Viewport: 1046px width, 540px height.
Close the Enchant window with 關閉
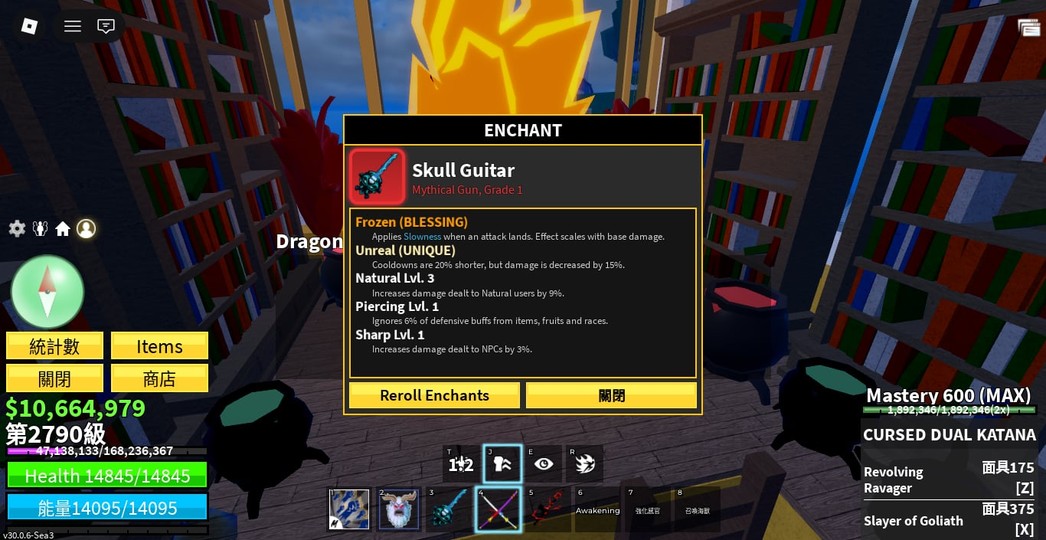(611, 395)
